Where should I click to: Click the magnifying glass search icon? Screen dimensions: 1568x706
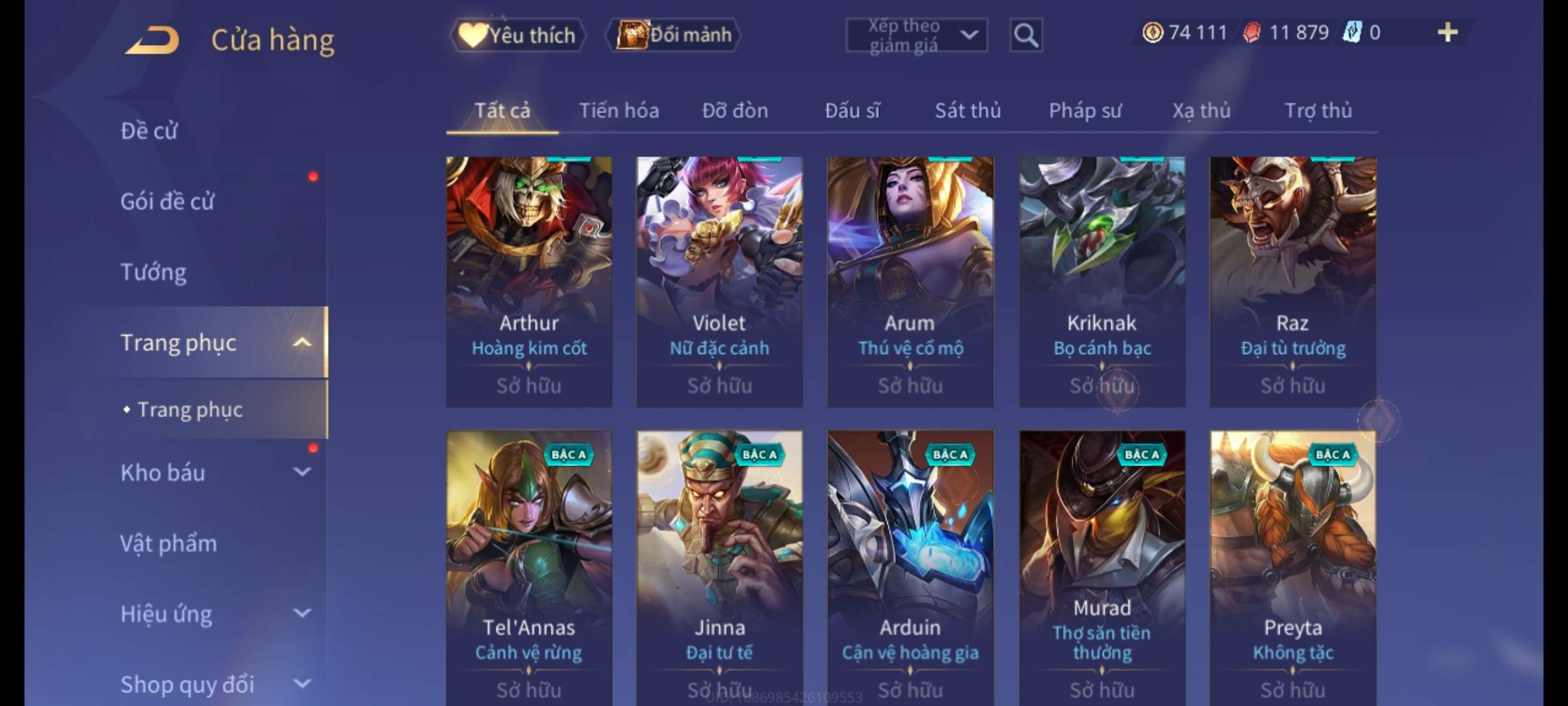[x=1026, y=35]
